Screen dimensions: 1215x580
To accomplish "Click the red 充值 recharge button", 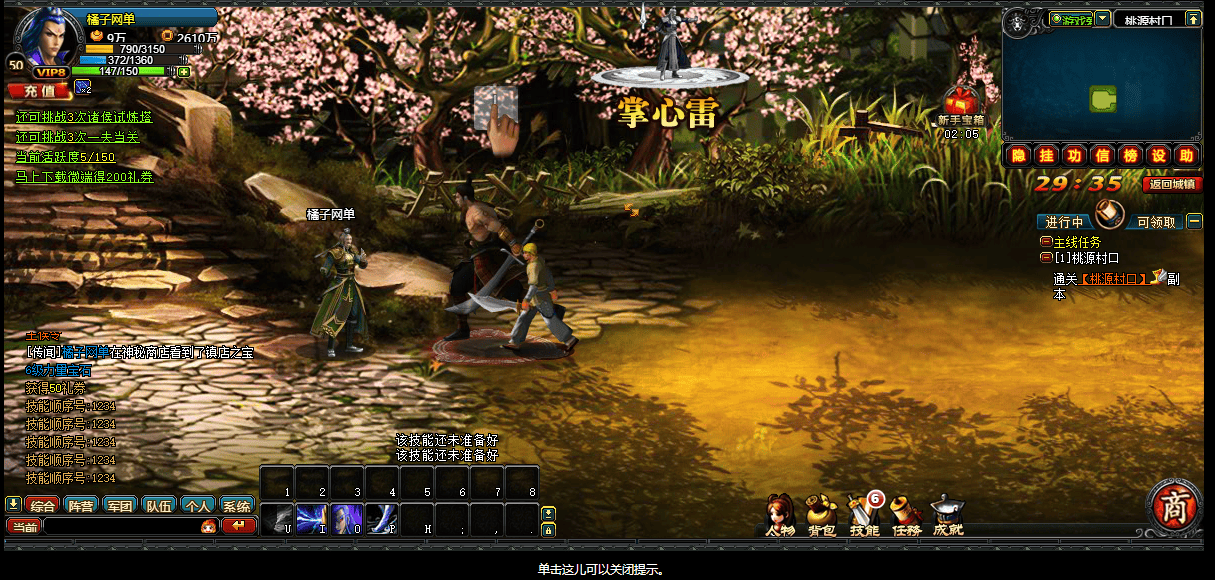I will (x=39, y=90).
